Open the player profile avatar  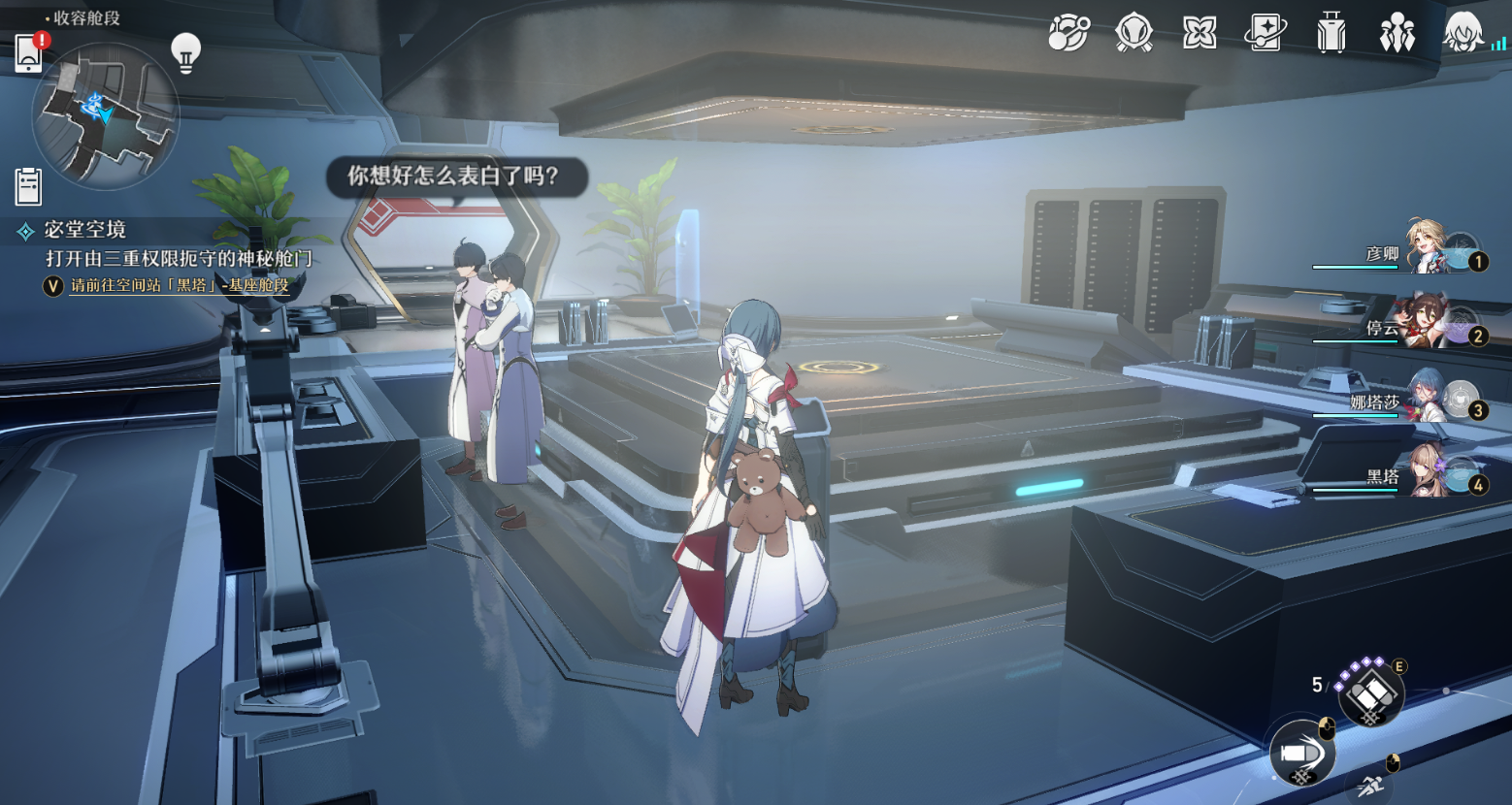pyautogui.click(x=1463, y=34)
